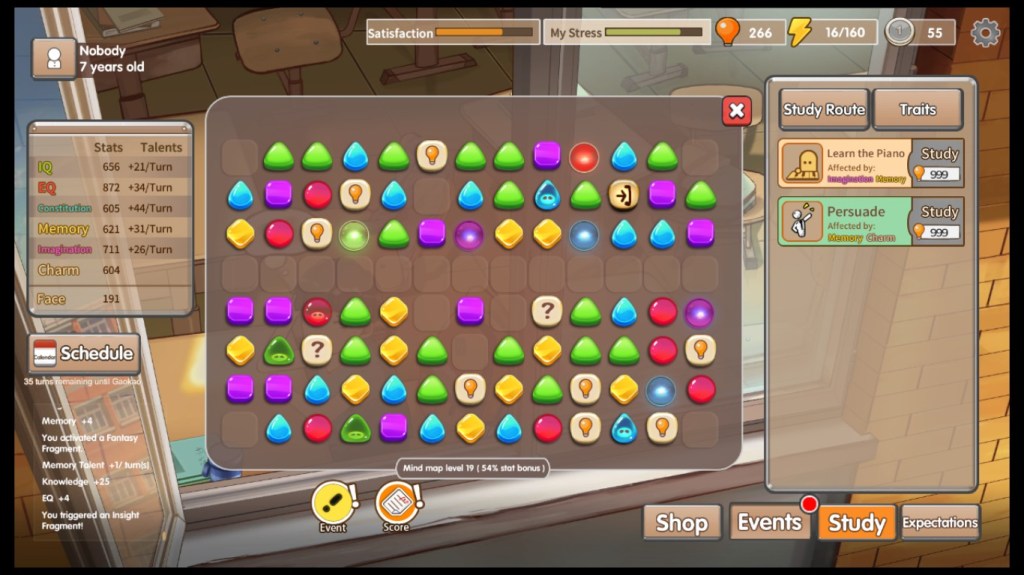1024x575 pixels.
Task: Open the Schedule
Action: (84, 353)
